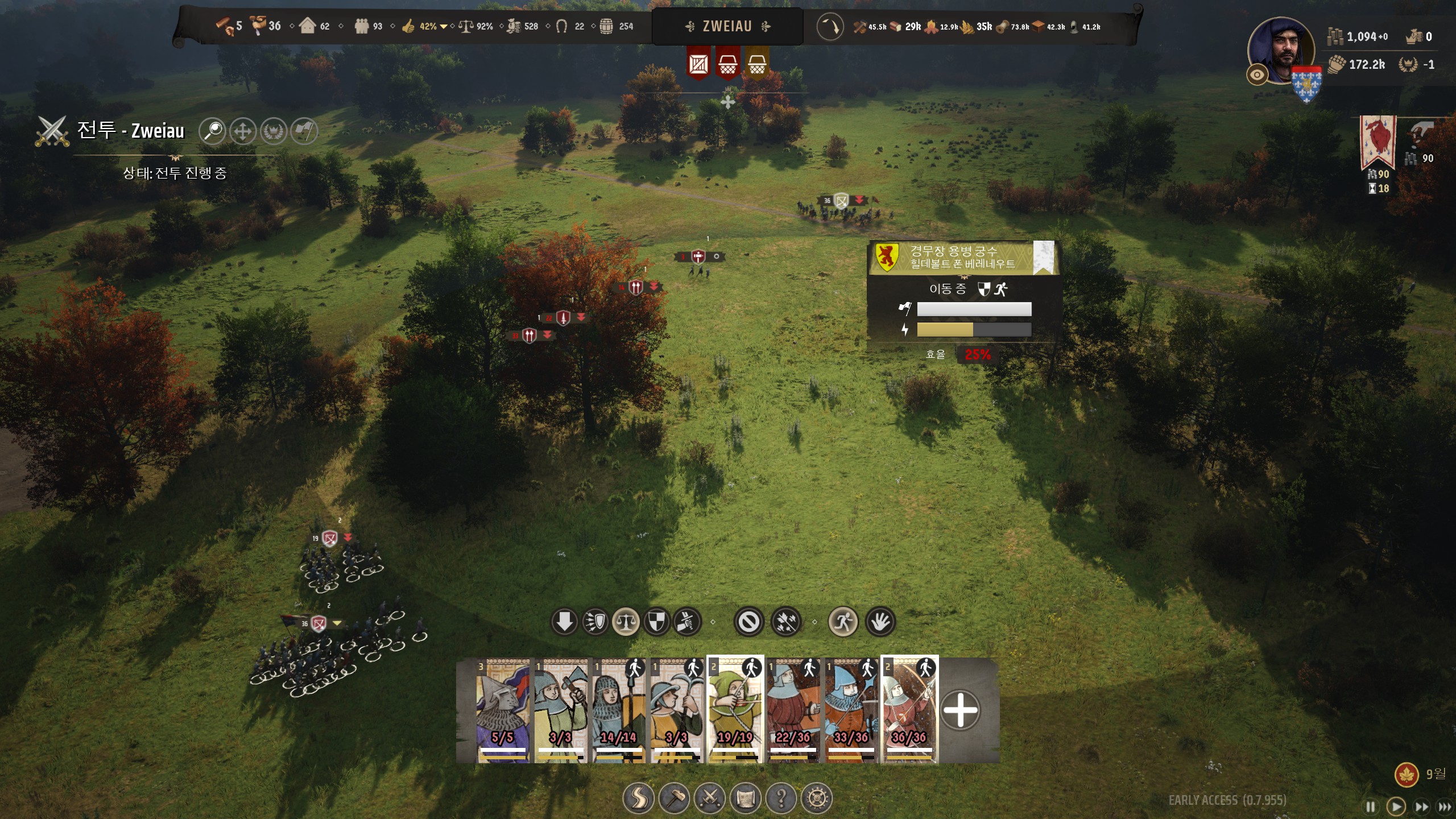Open the crossed swords army menu
Screen dimensions: 1456x819
[710, 799]
